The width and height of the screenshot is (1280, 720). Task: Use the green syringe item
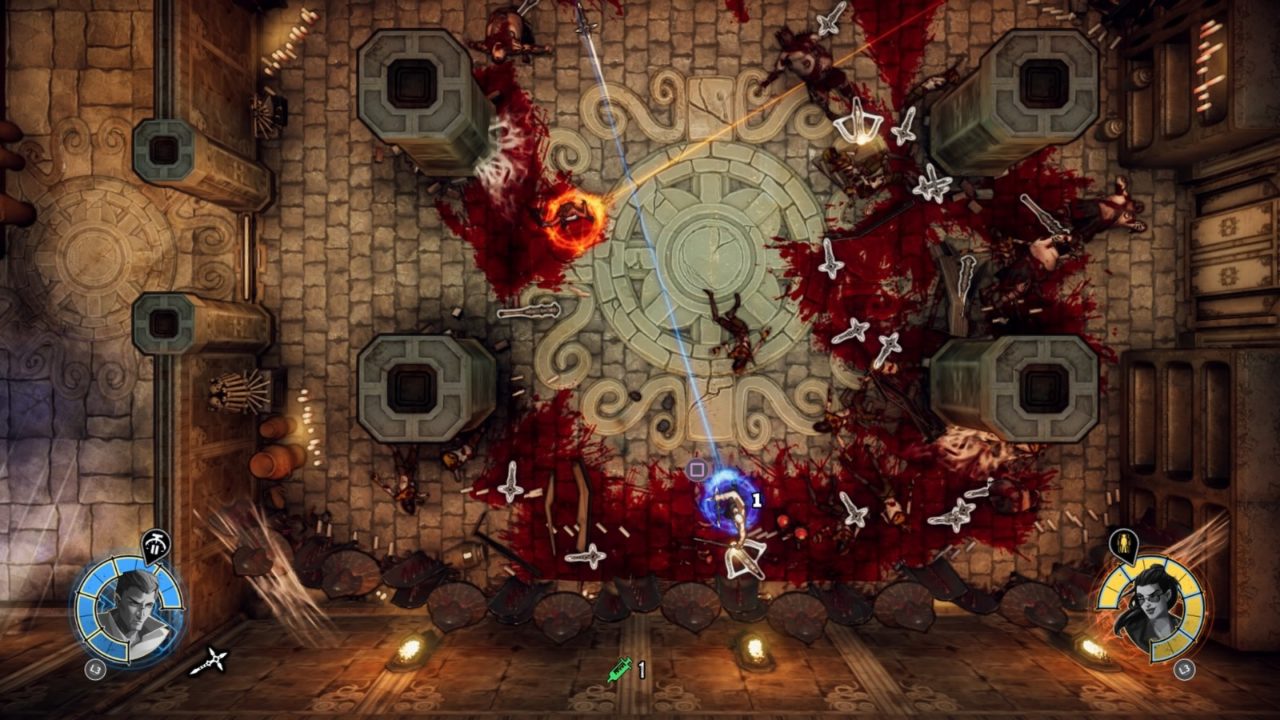(619, 669)
